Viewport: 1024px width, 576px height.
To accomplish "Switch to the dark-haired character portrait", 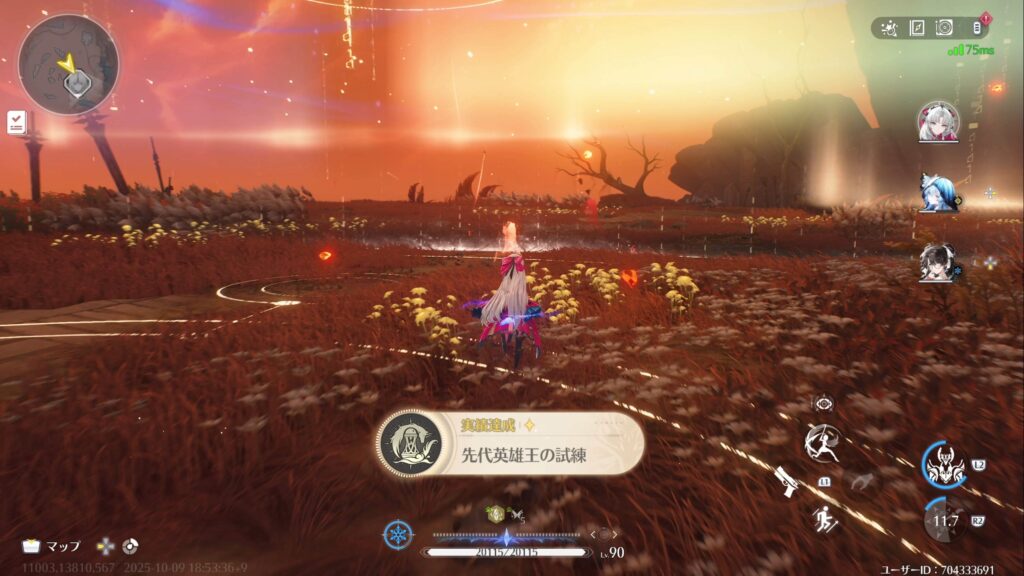I will (938, 262).
